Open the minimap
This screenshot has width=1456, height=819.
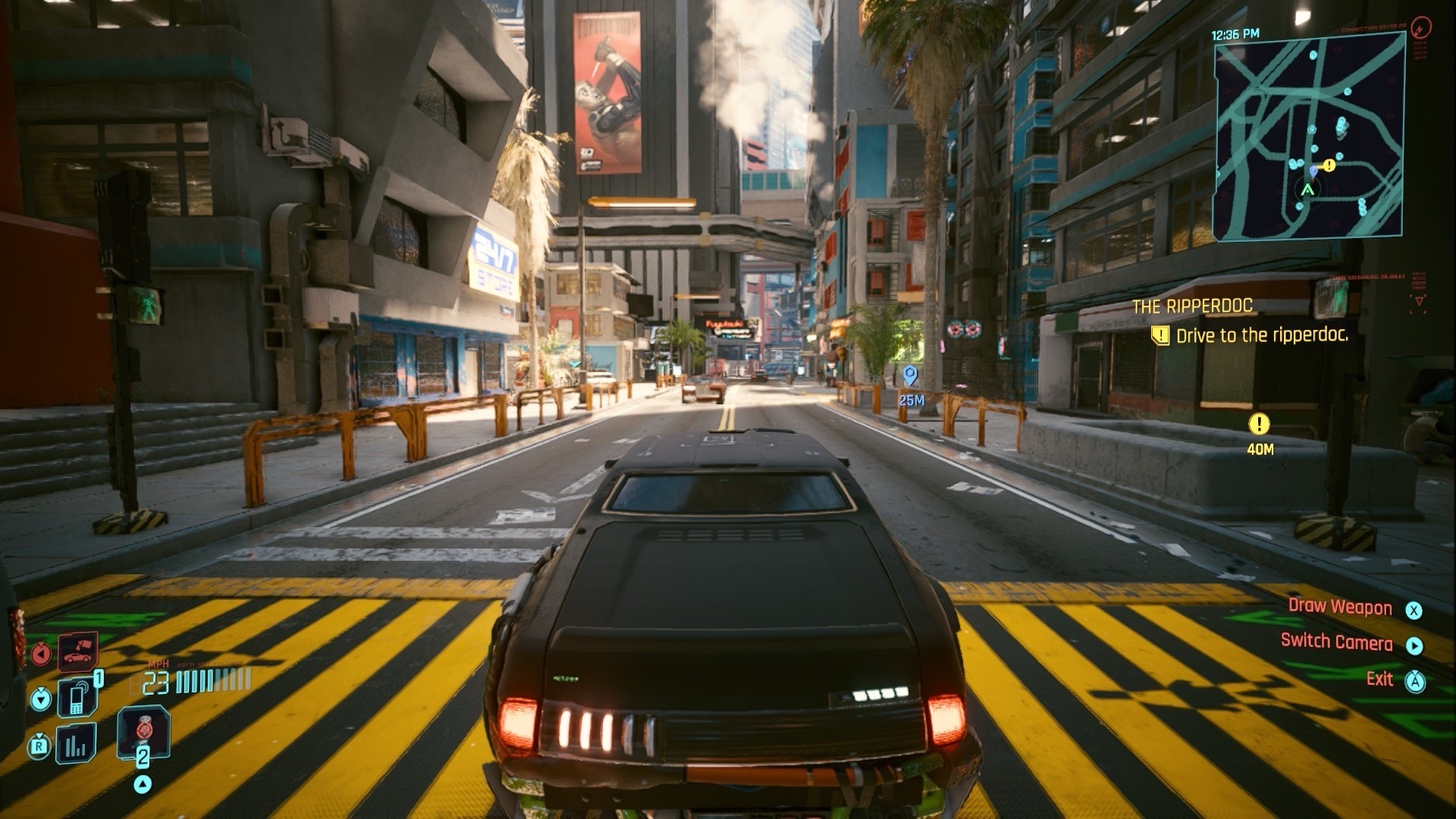pyautogui.click(x=1309, y=136)
